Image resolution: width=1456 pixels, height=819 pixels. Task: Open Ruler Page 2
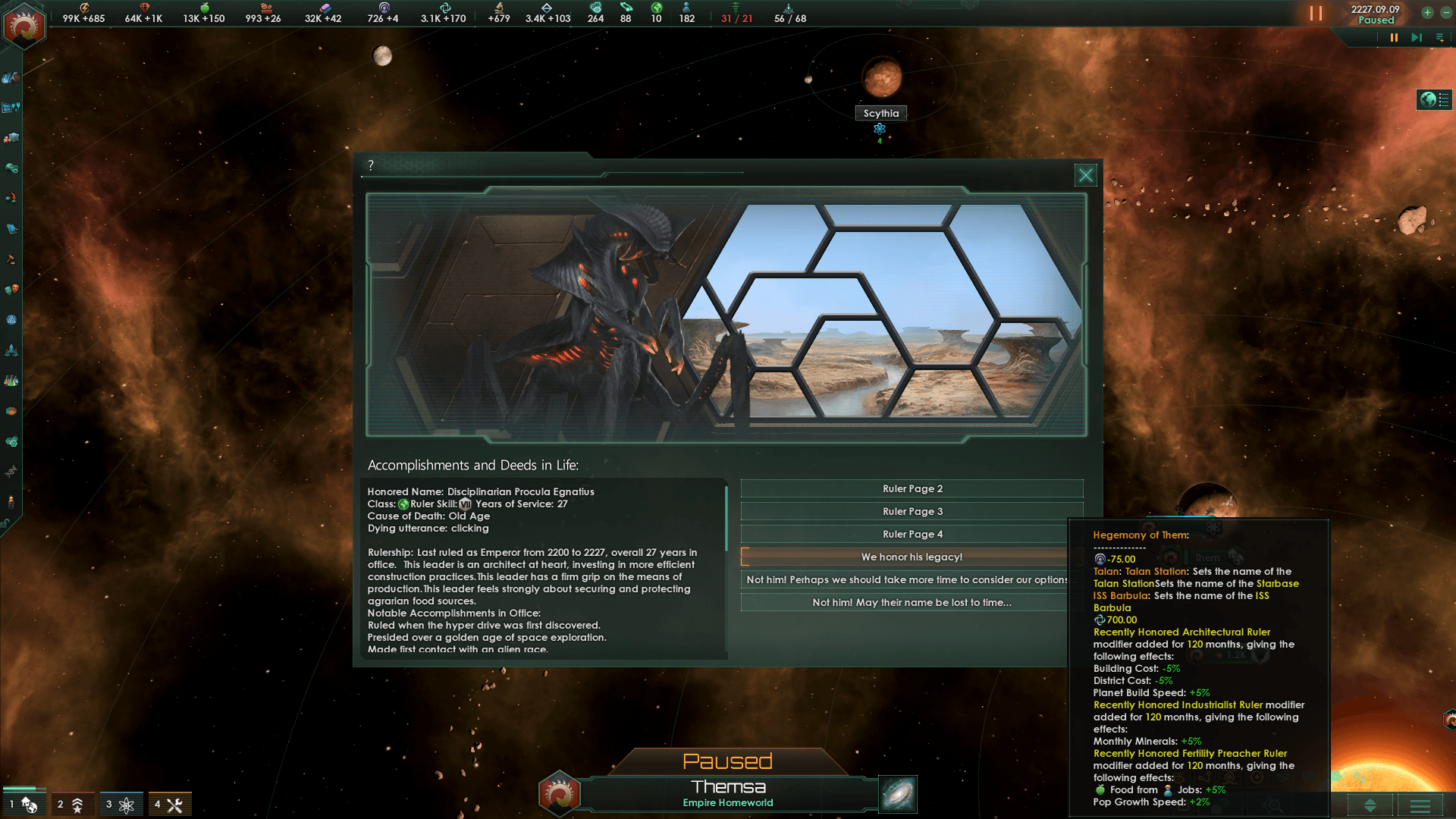click(x=912, y=489)
